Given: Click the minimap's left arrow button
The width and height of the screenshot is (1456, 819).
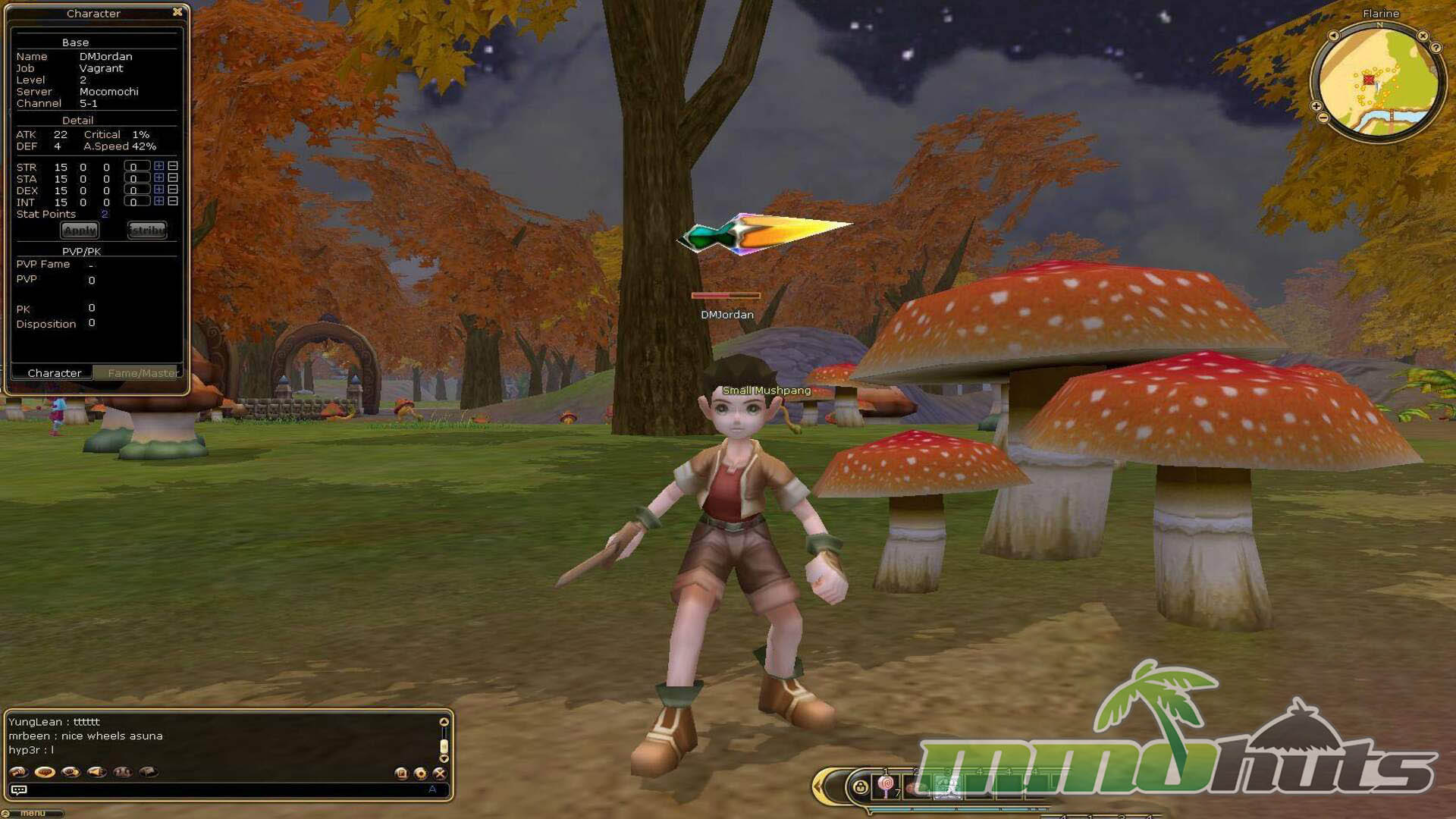Looking at the screenshot, I should click(1333, 36).
